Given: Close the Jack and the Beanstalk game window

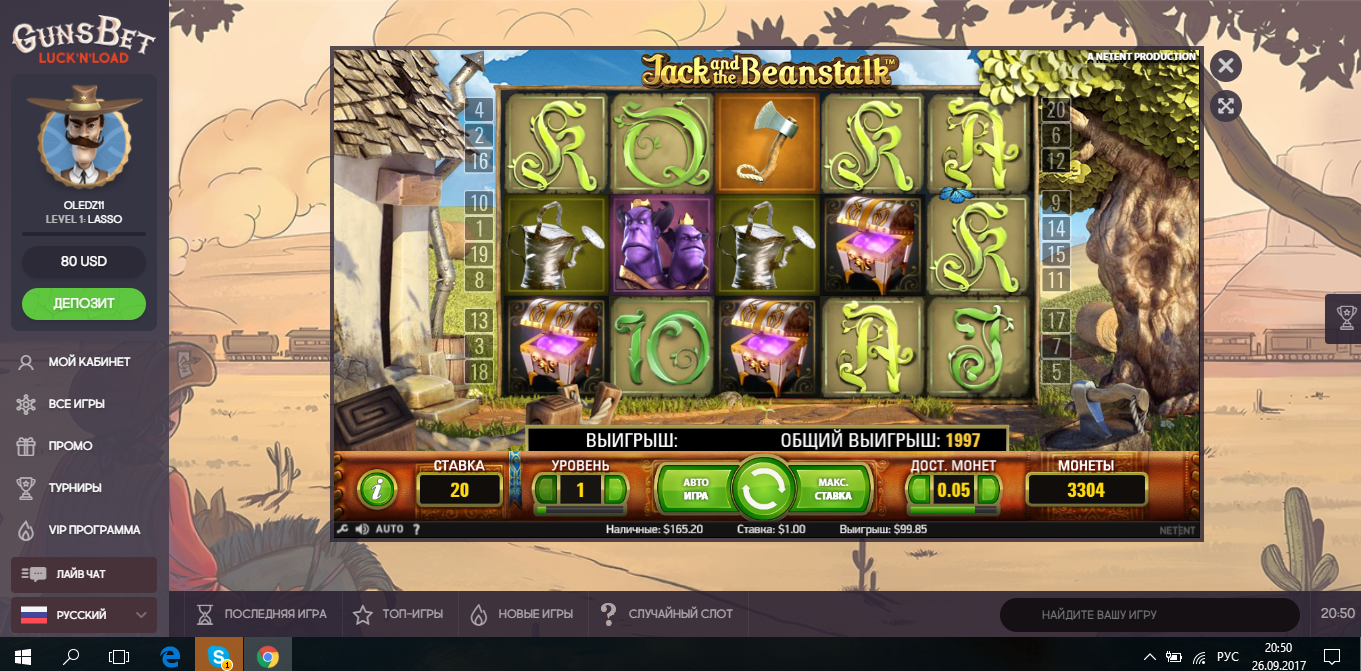Looking at the screenshot, I should (1226, 66).
